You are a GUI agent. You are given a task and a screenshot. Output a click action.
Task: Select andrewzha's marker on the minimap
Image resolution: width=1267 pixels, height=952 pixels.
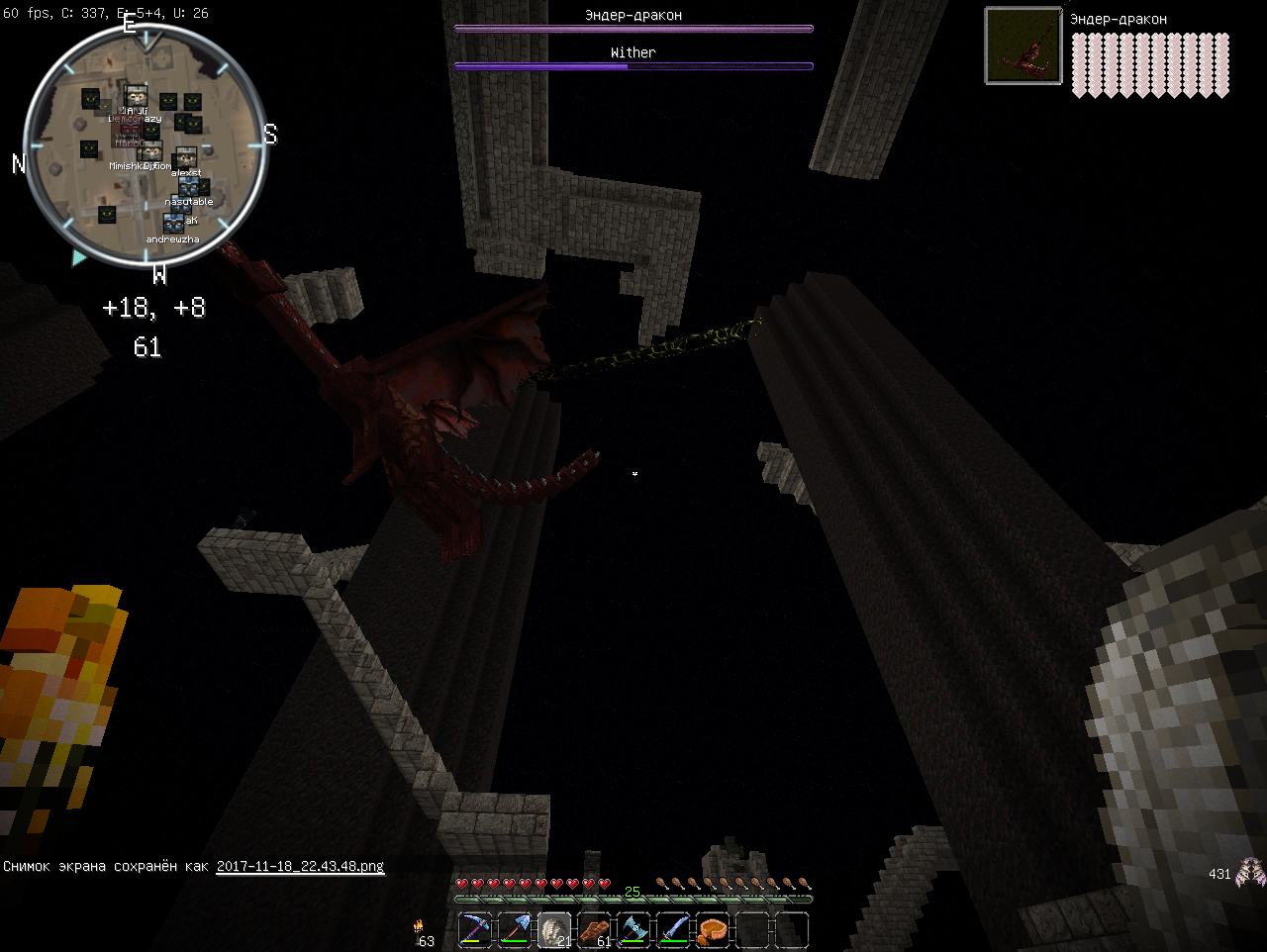pos(173,224)
